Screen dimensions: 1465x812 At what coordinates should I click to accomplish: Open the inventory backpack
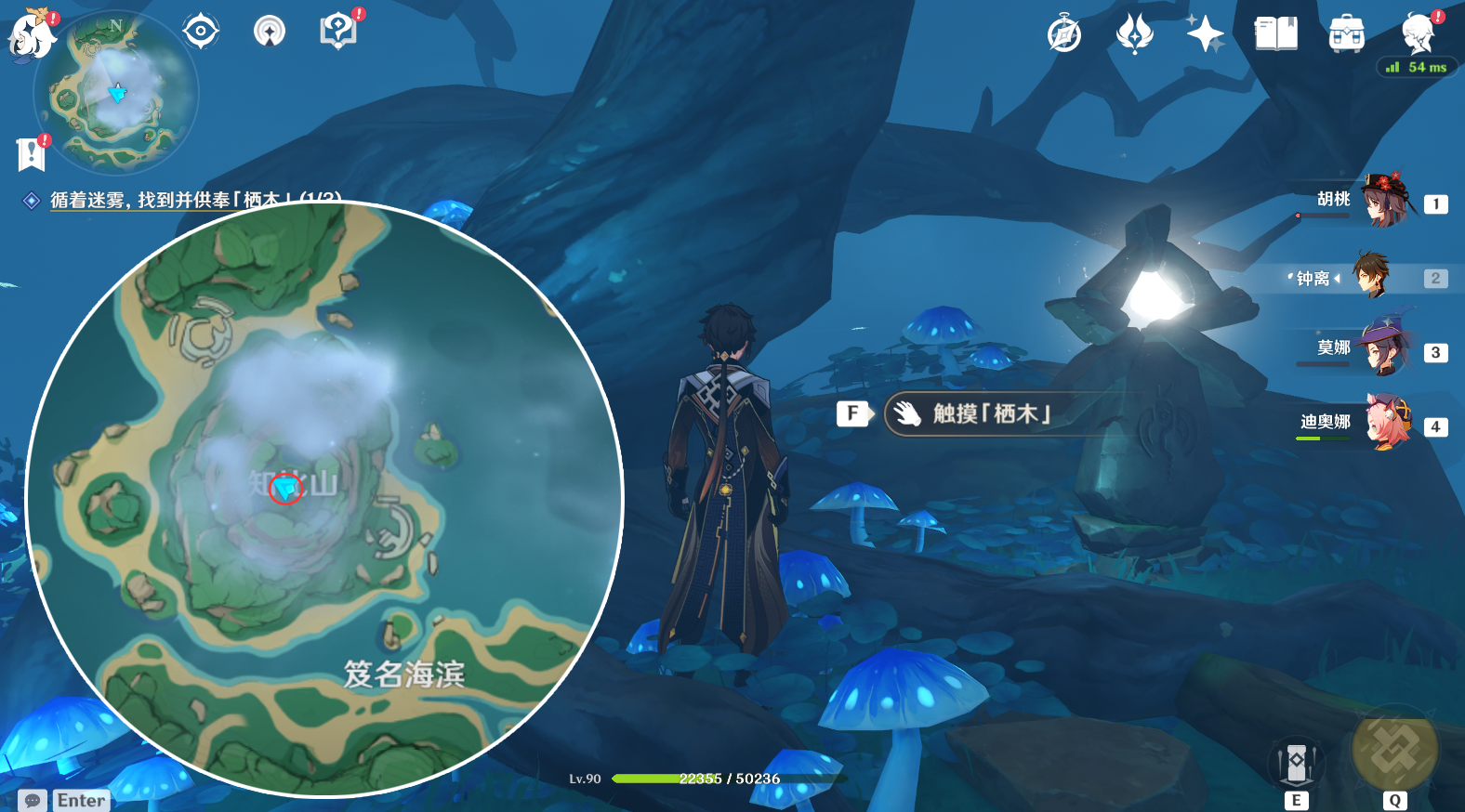point(1346,34)
